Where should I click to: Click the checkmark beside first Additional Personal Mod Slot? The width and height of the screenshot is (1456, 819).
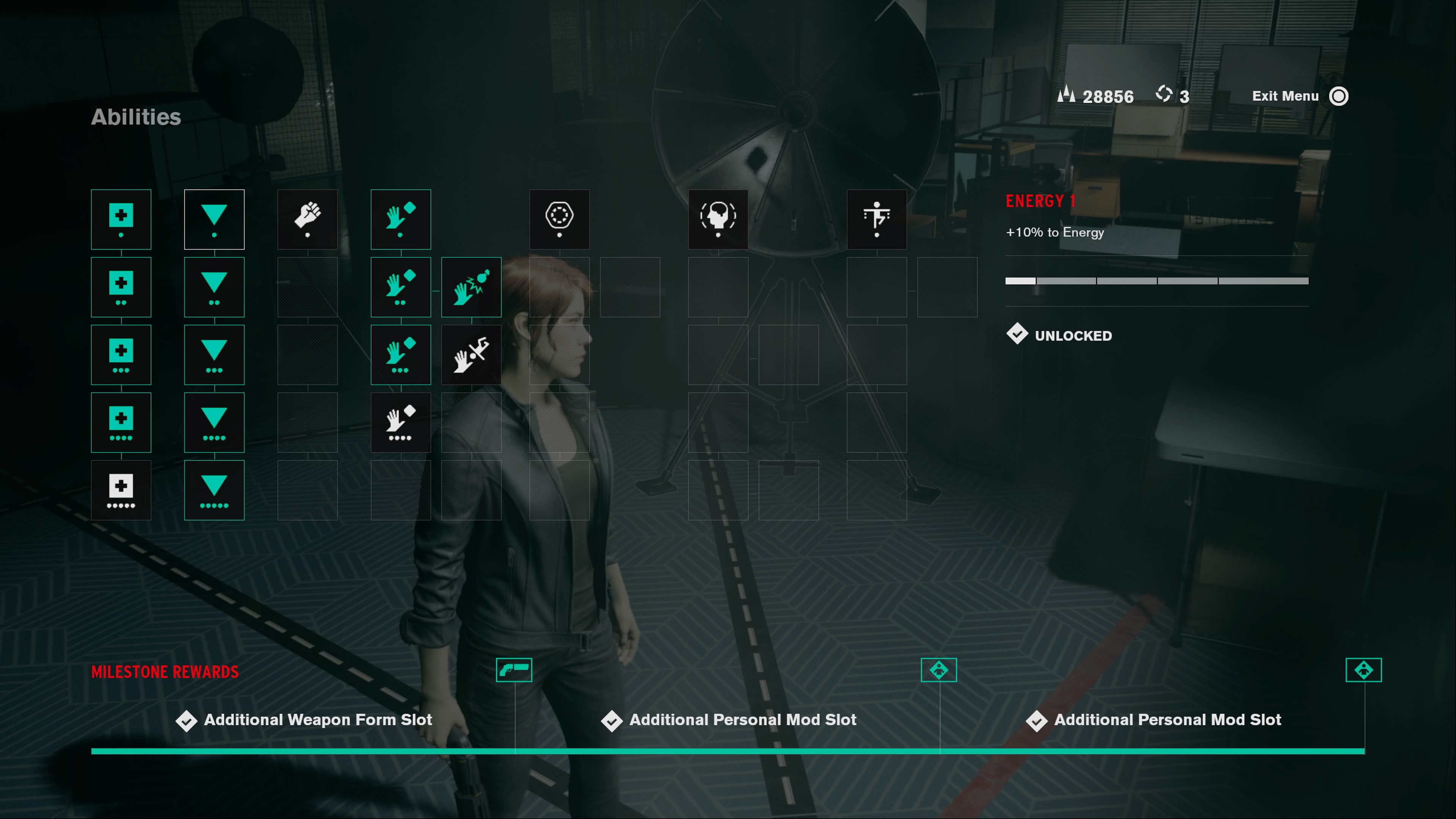pos(612,720)
